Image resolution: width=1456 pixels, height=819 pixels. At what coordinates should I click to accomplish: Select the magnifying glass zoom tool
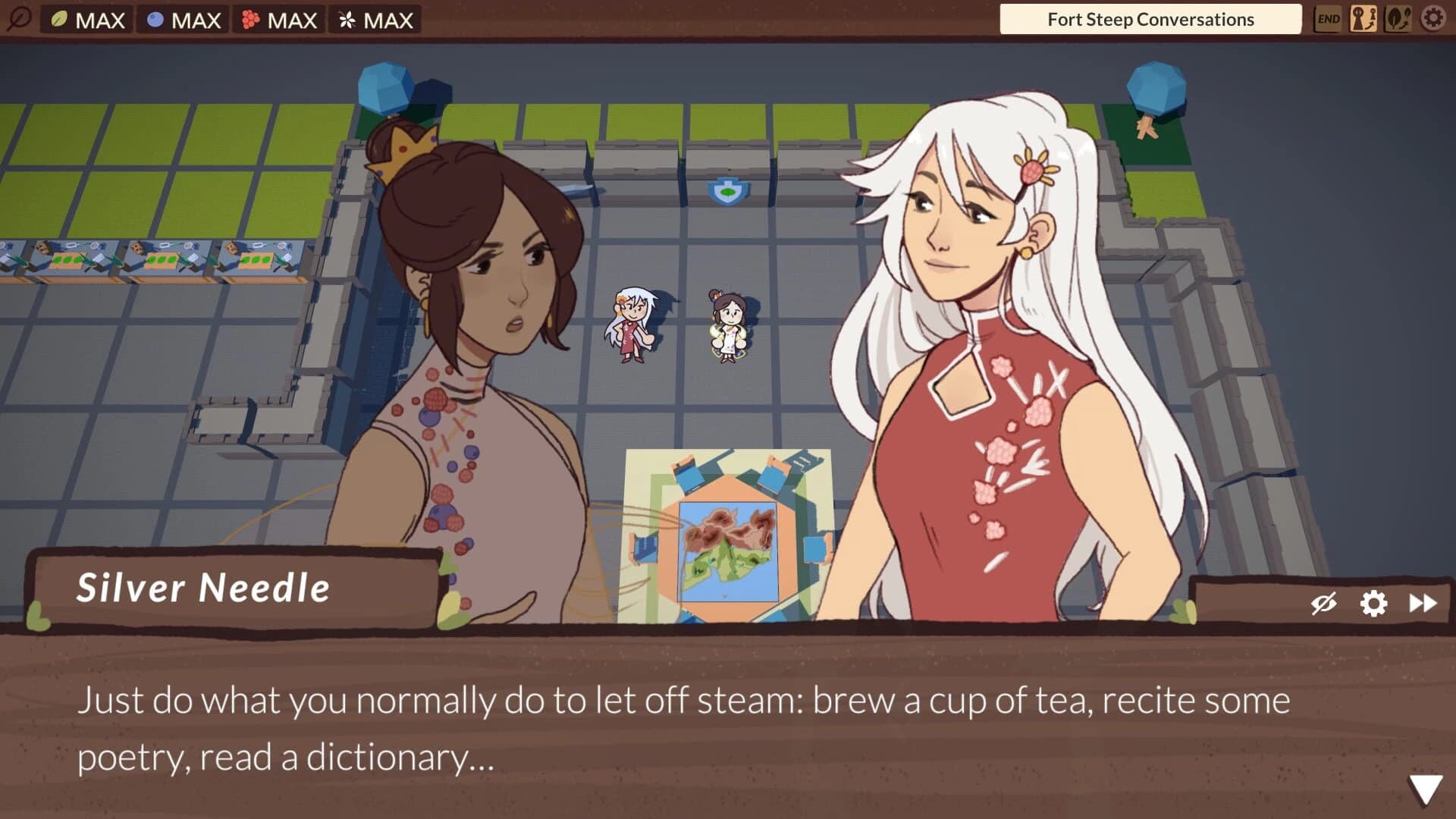coord(20,19)
